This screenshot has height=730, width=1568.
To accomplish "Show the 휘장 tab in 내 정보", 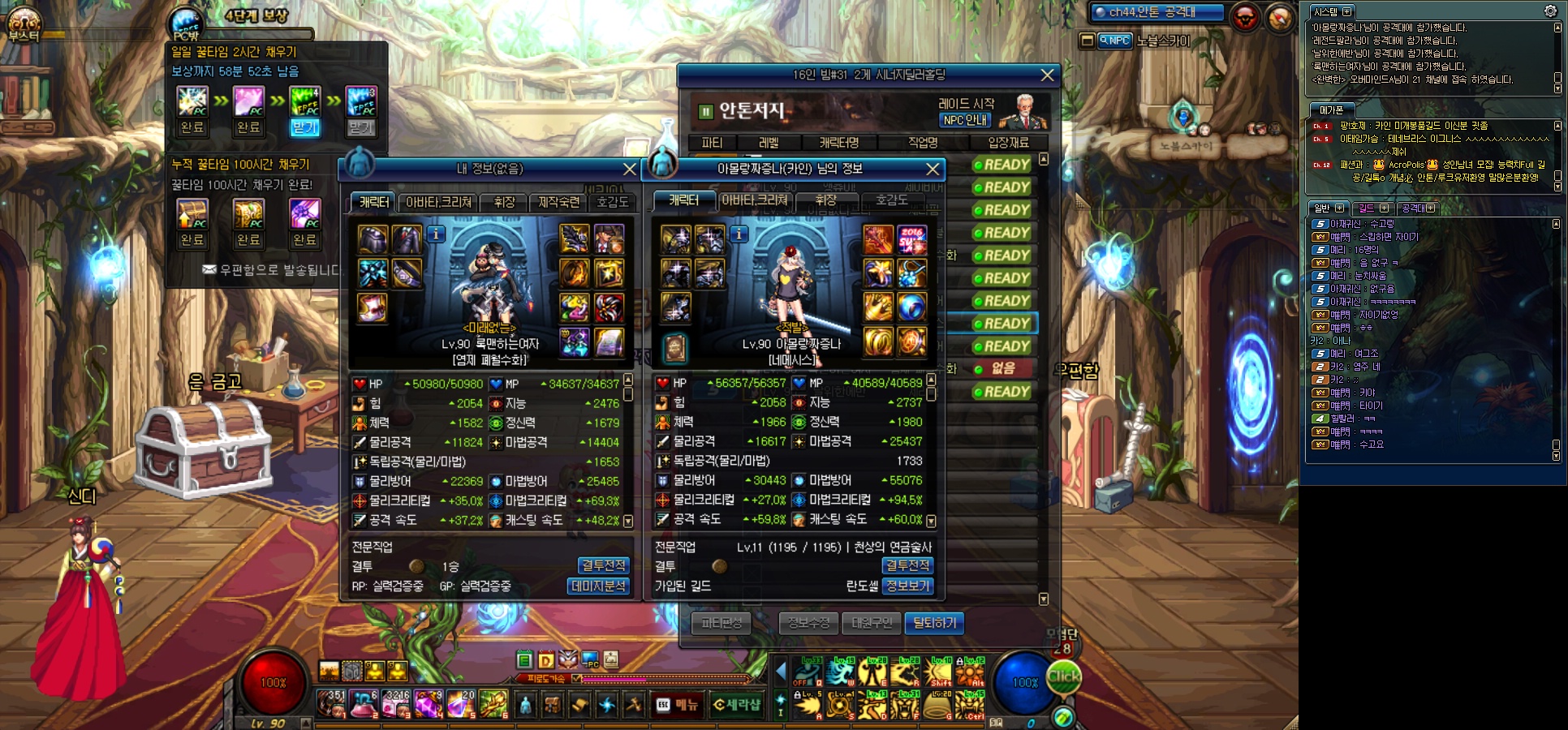I will pos(504,202).
